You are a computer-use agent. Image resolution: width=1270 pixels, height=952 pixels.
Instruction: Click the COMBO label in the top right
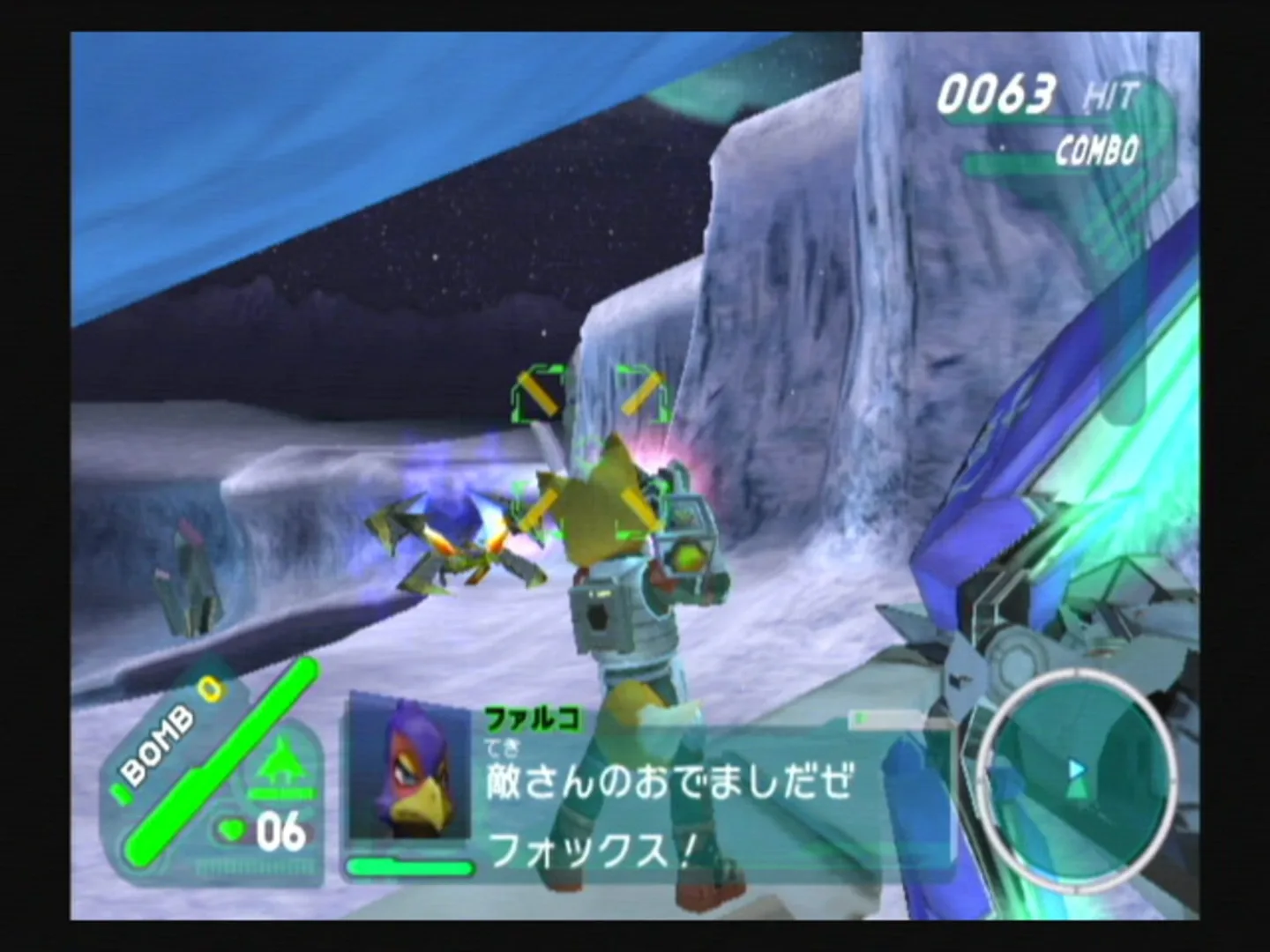[1094, 150]
